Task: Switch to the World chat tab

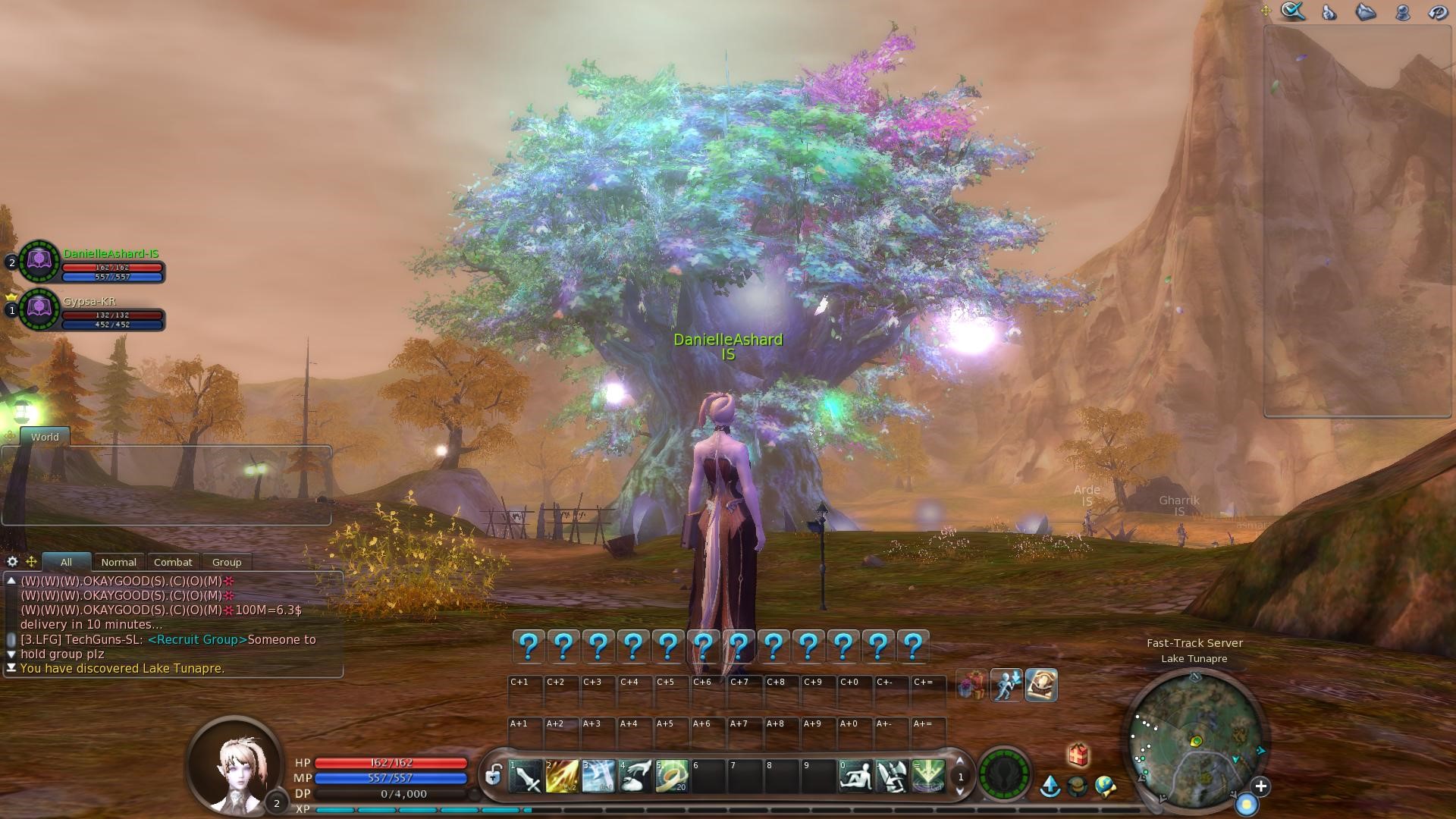Action: (x=45, y=437)
